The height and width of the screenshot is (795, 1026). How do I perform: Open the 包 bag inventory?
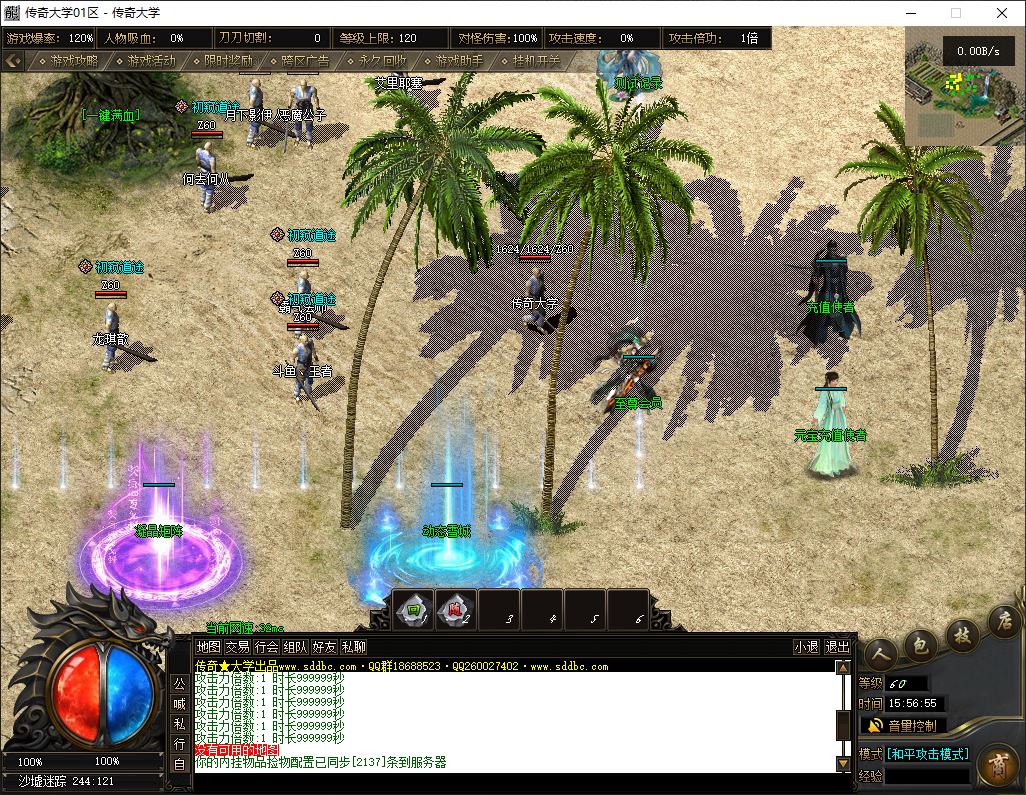[x=920, y=642]
